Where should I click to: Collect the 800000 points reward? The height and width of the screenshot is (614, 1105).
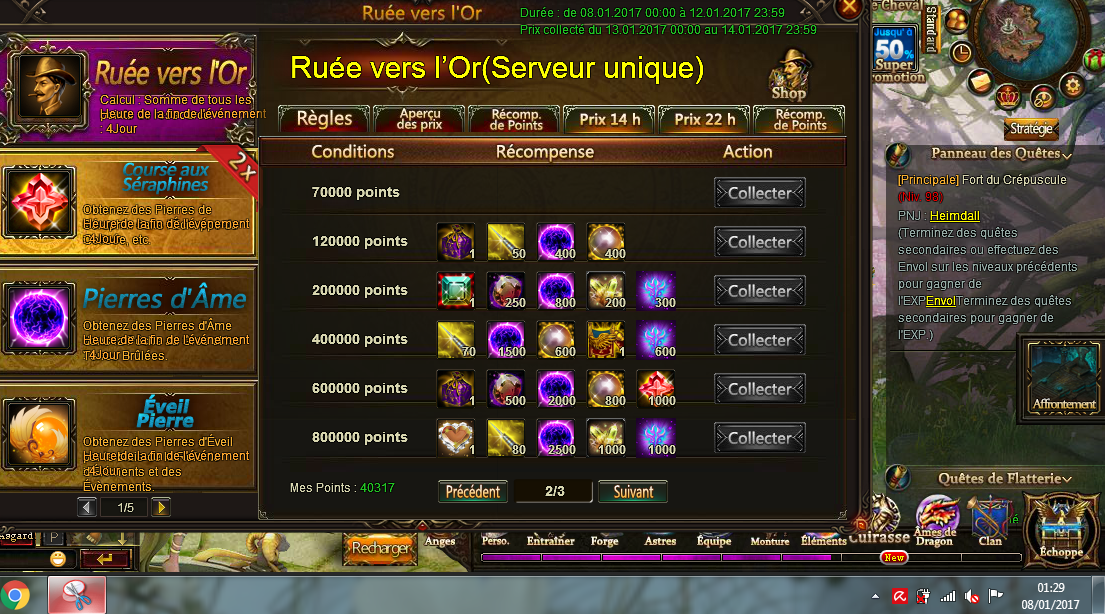[760, 438]
